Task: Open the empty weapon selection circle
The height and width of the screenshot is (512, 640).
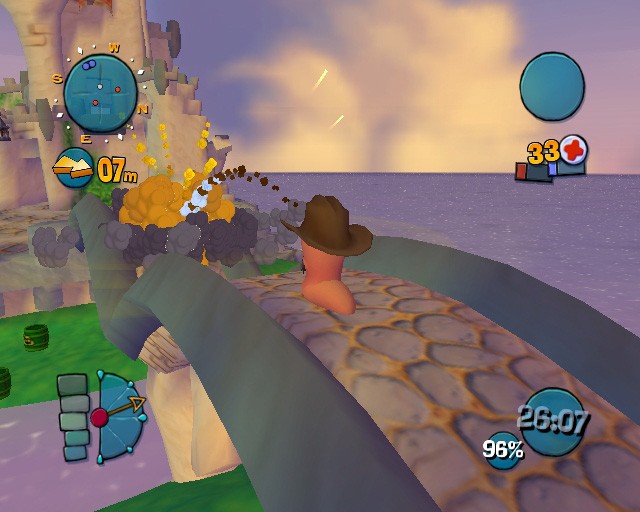Action: [x=552, y=87]
